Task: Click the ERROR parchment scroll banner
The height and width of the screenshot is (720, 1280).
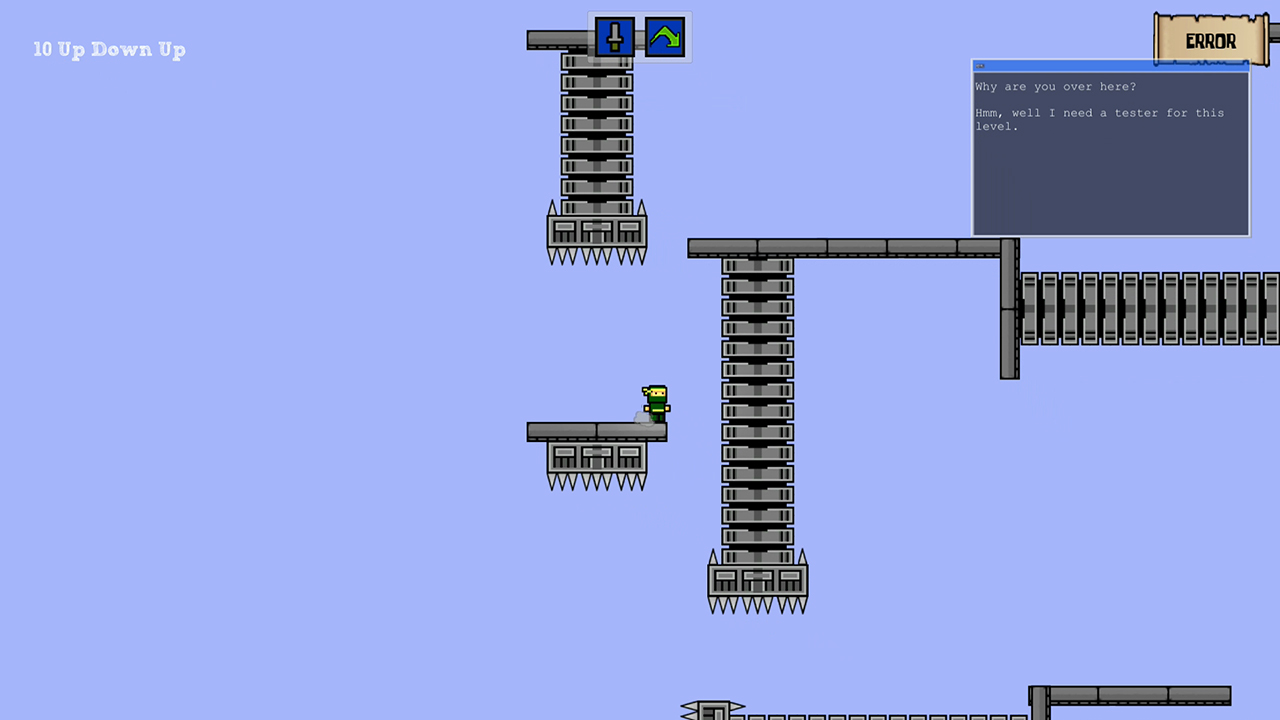Action: [1210, 40]
